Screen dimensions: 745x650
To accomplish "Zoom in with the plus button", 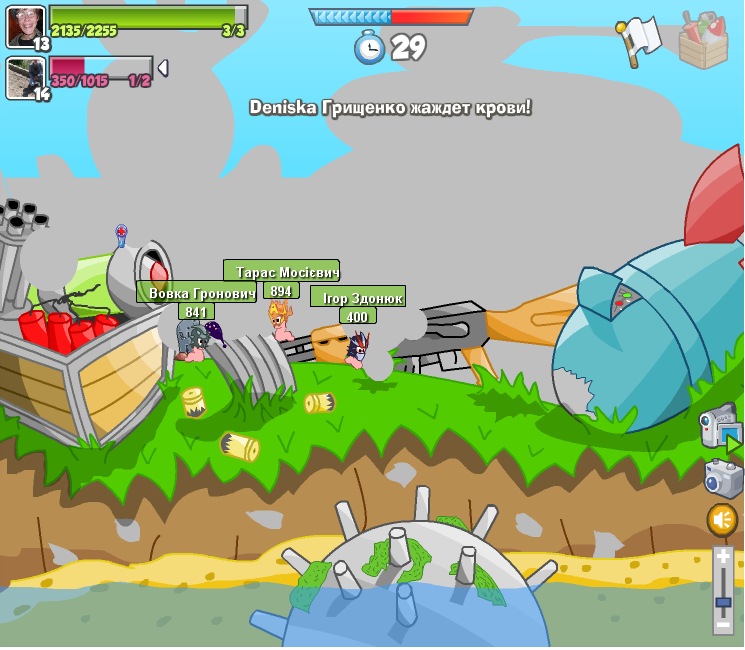I will point(723,557).
